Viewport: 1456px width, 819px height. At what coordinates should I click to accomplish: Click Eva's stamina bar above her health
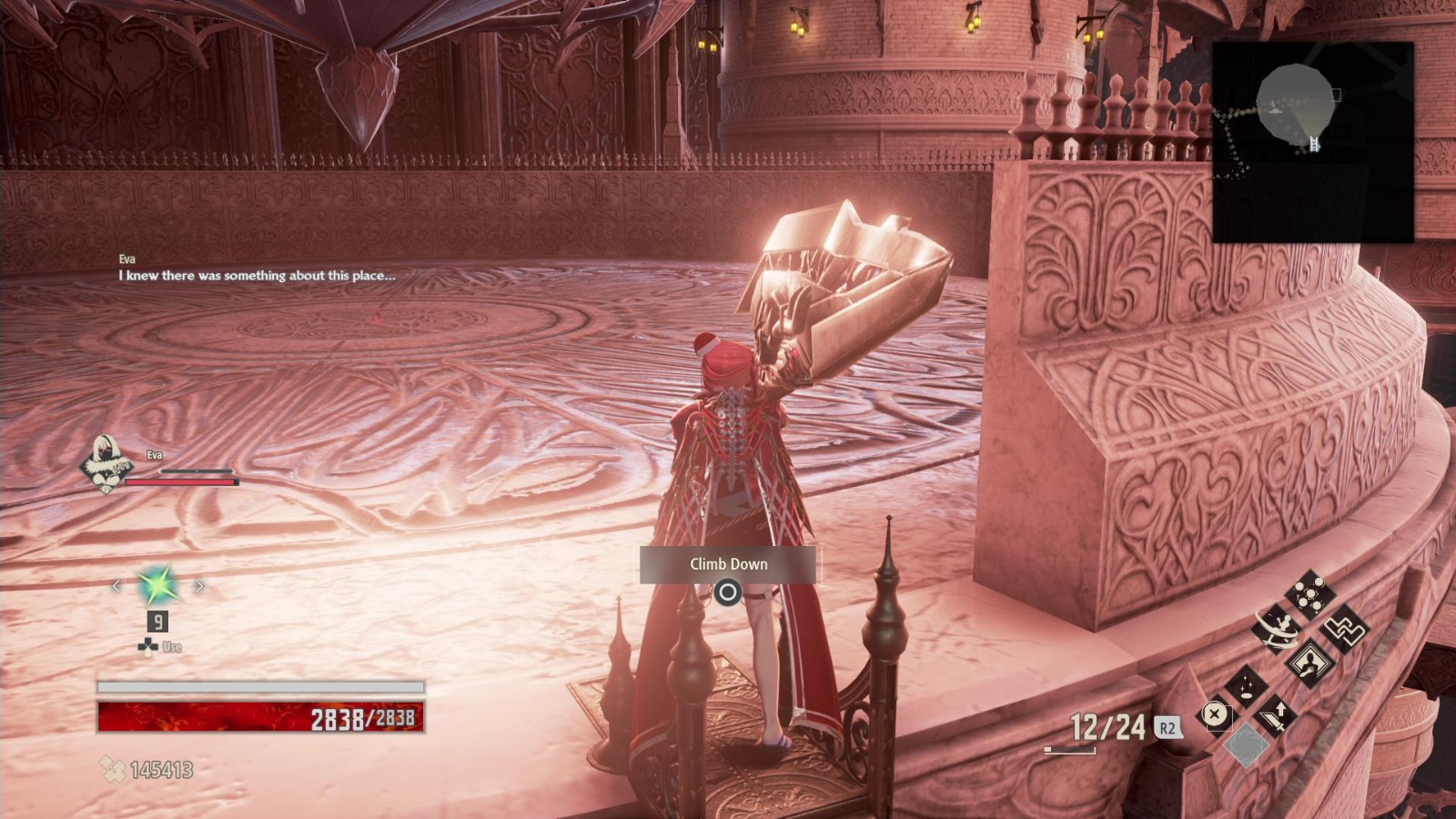[x=196, y=470]
